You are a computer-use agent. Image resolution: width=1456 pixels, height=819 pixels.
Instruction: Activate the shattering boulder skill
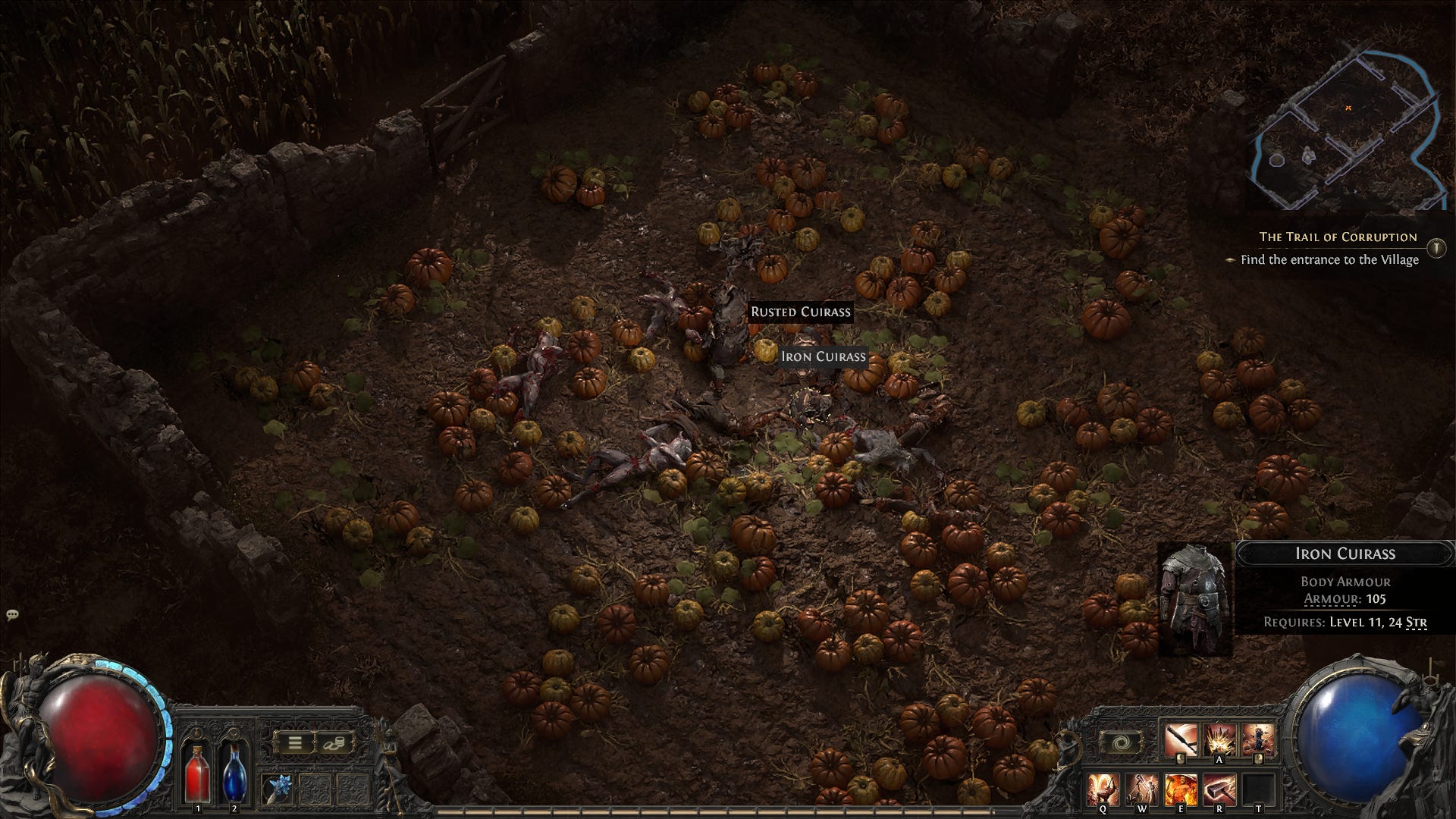[x=1258, y=741]
